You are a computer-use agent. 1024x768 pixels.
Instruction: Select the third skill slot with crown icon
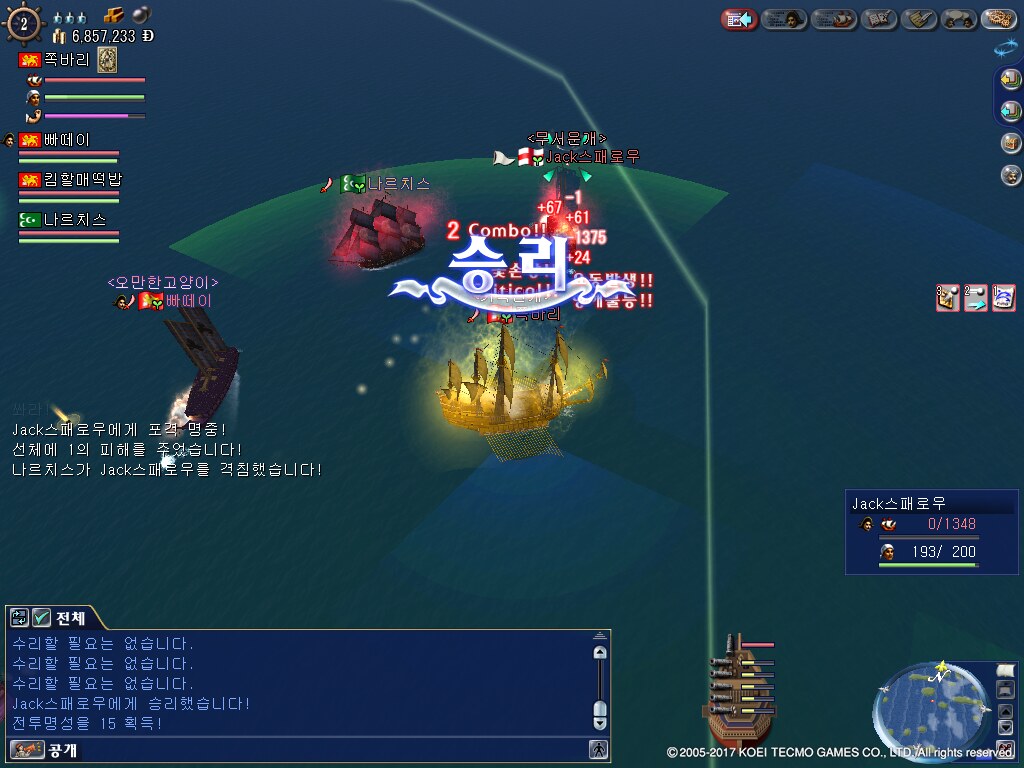pyautogui.click(x=948, y=298)
